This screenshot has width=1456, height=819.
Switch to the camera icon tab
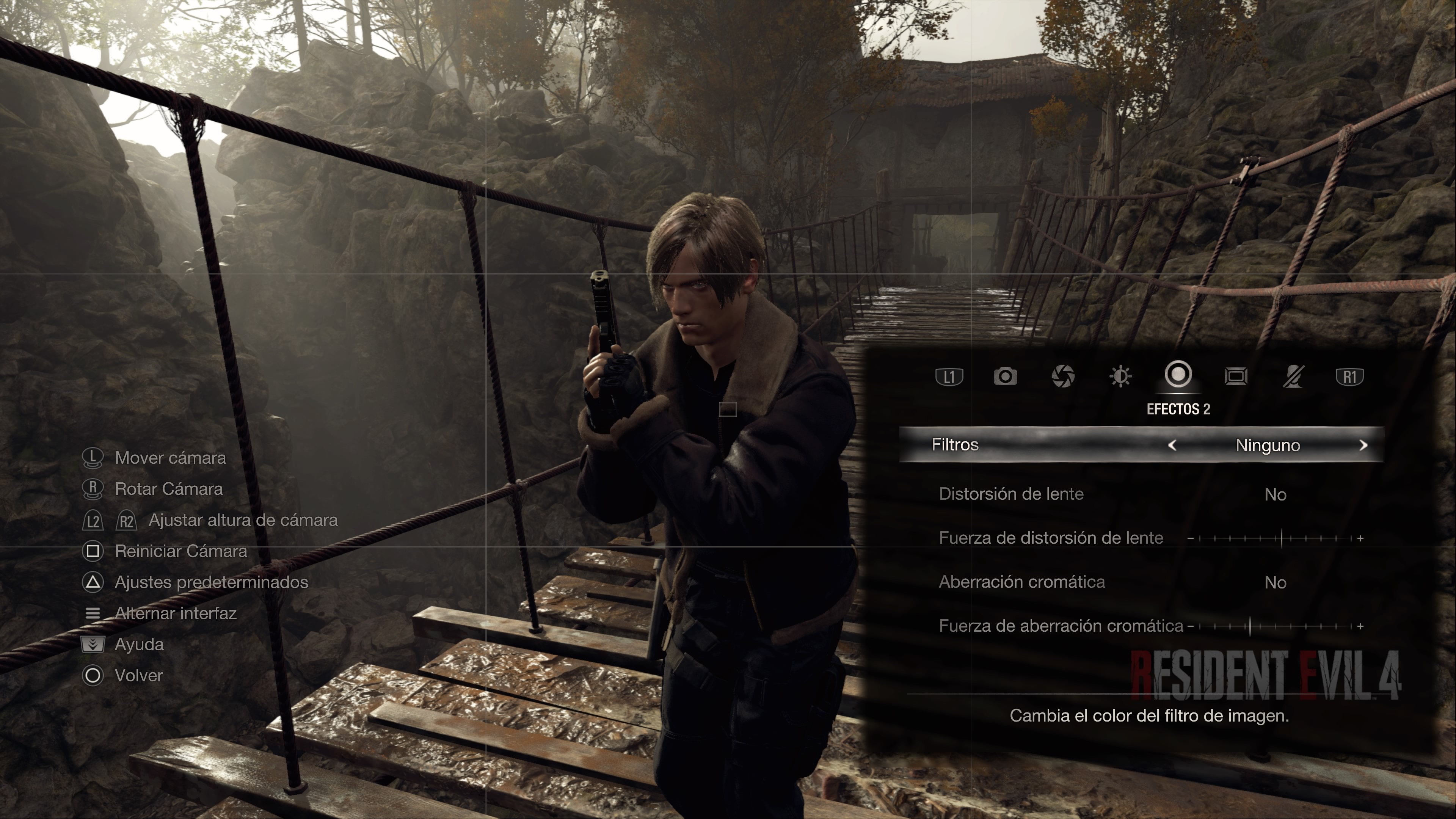click(x=1005, y=377)
